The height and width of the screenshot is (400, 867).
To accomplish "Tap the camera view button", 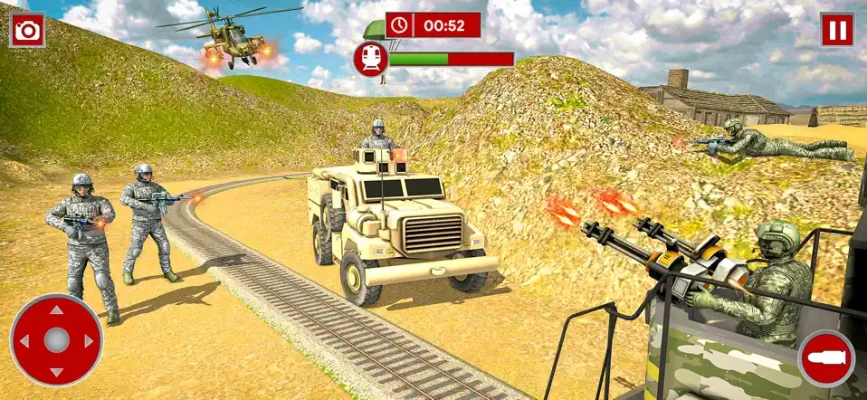I will pos(27,30).
